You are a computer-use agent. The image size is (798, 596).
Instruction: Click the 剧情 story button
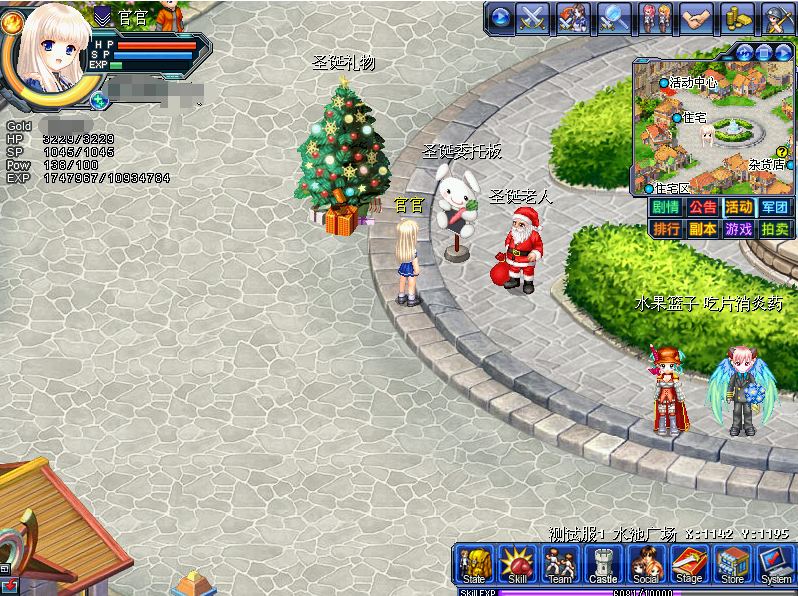(665, 207)
